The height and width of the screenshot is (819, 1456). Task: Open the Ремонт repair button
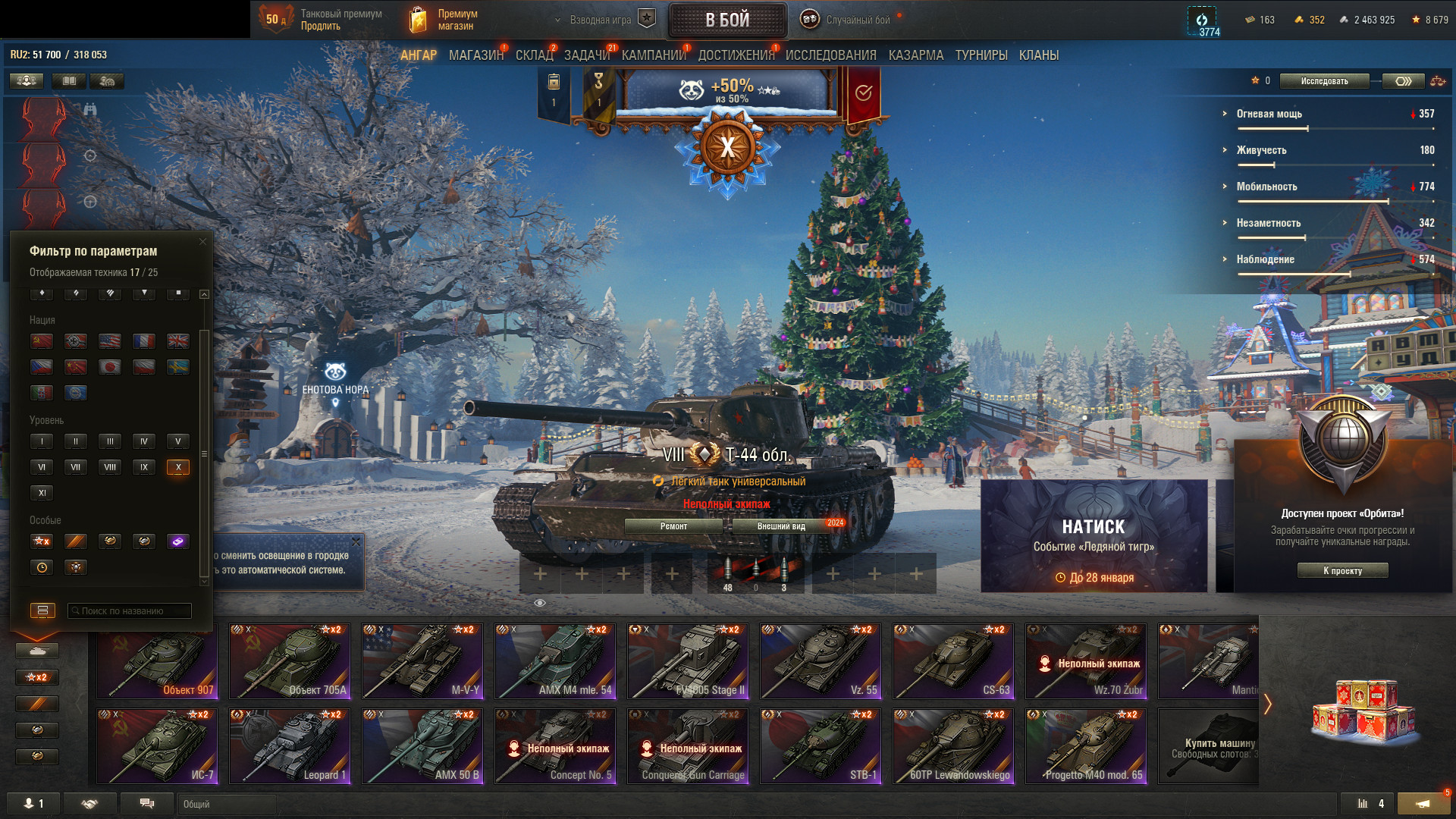pyautogui.click(x=673, y=526)
